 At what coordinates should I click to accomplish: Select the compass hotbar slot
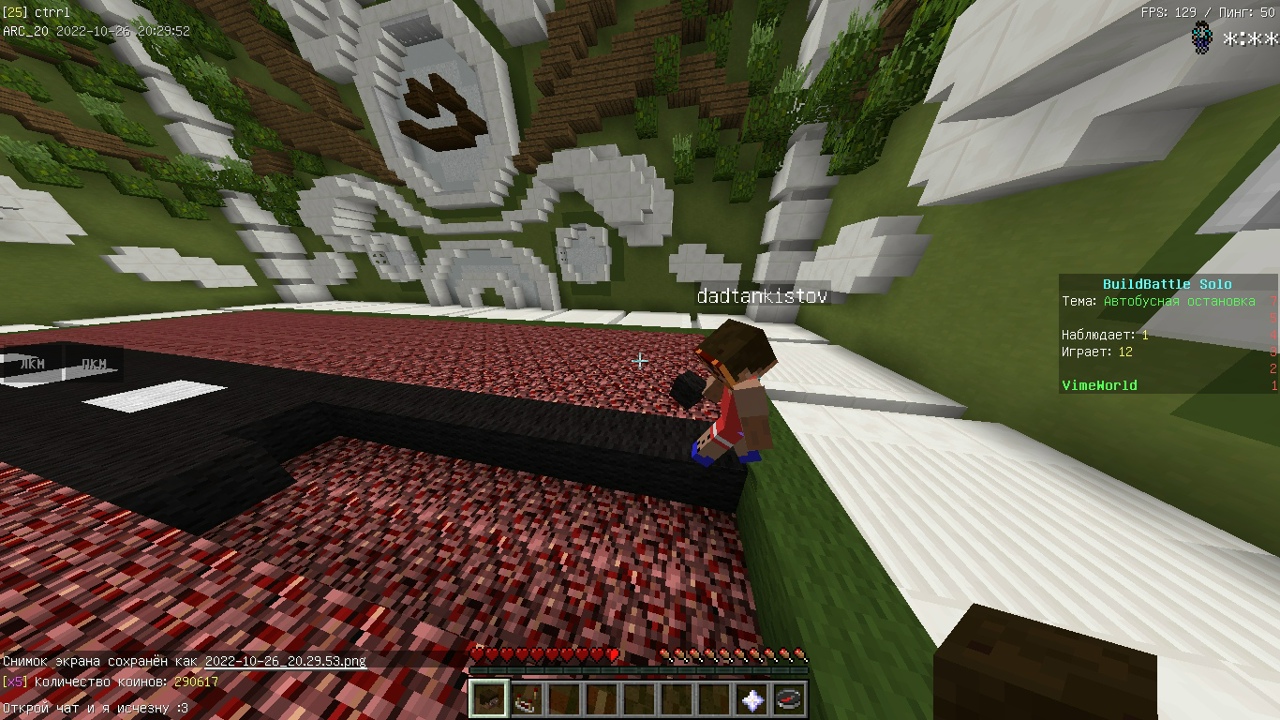click(x=788, y=700)
